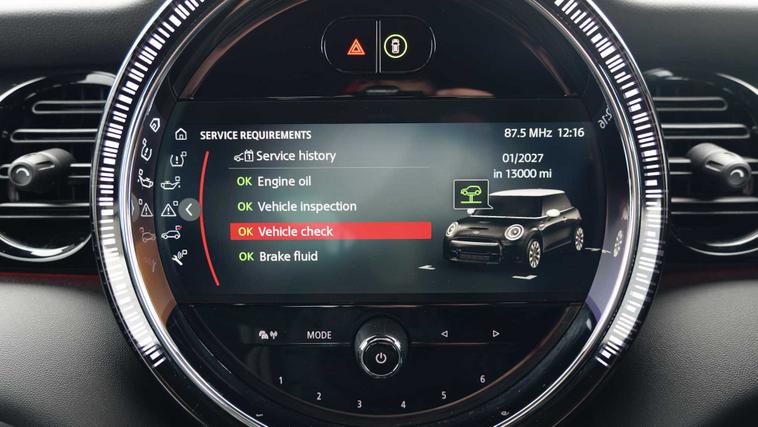This screenshot has width=758, height=427.
Task: Show the engine oil level icon
Action: pos(173,184)
